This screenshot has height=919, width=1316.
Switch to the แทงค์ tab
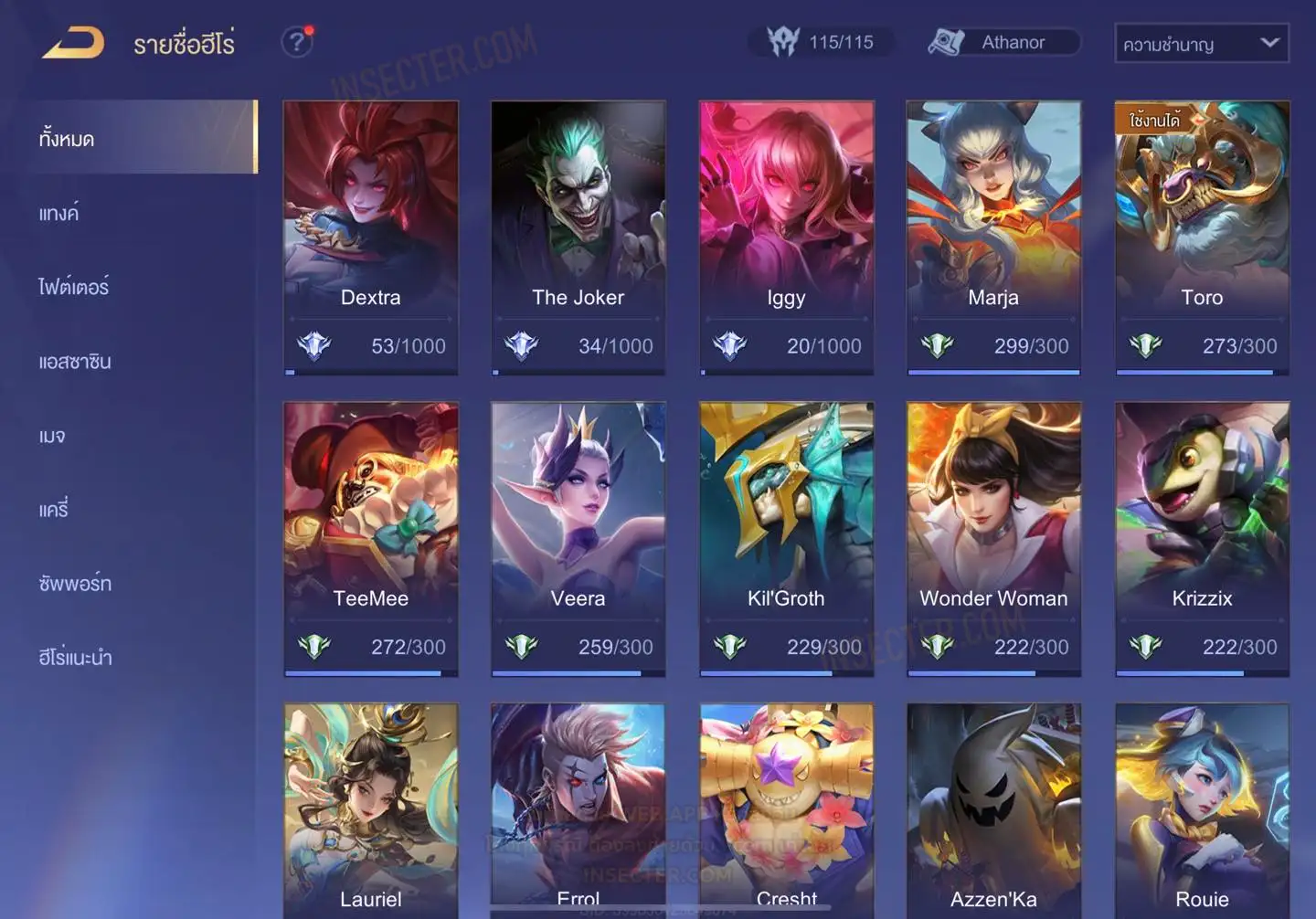(60, 213)
